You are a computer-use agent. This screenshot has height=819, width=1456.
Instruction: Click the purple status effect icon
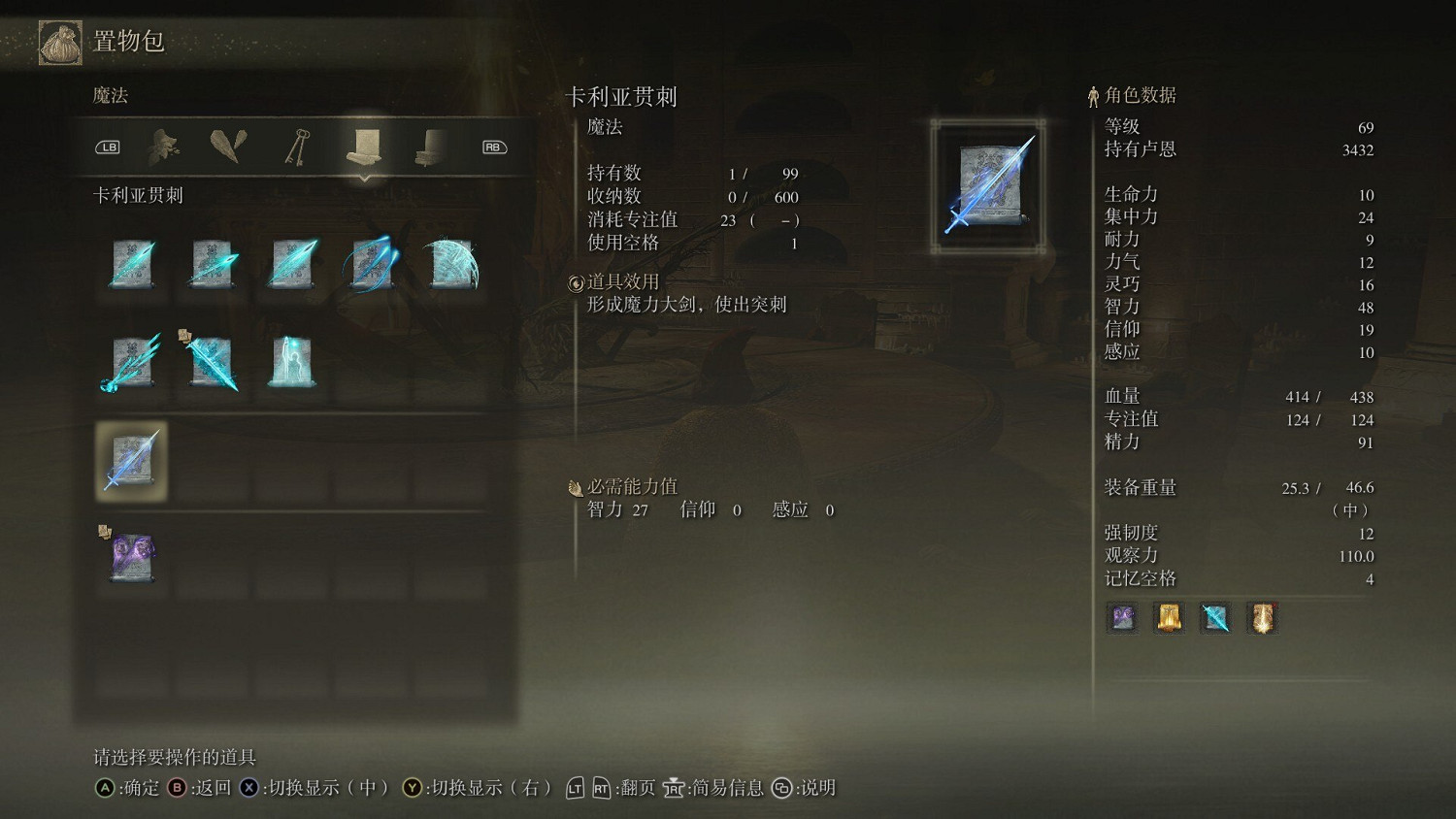point(1121,618)
